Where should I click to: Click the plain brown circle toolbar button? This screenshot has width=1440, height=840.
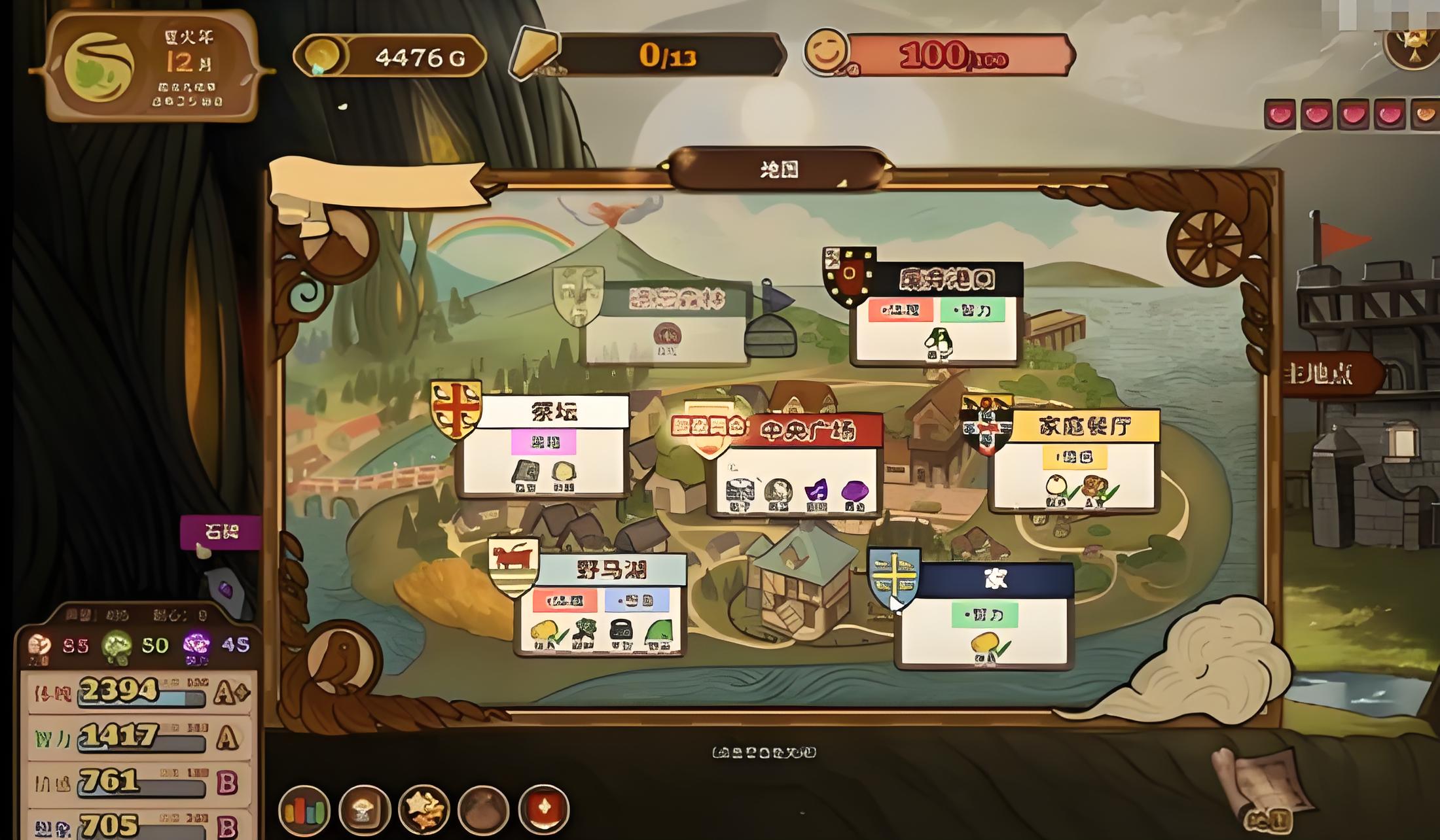(x=484, y=810)
